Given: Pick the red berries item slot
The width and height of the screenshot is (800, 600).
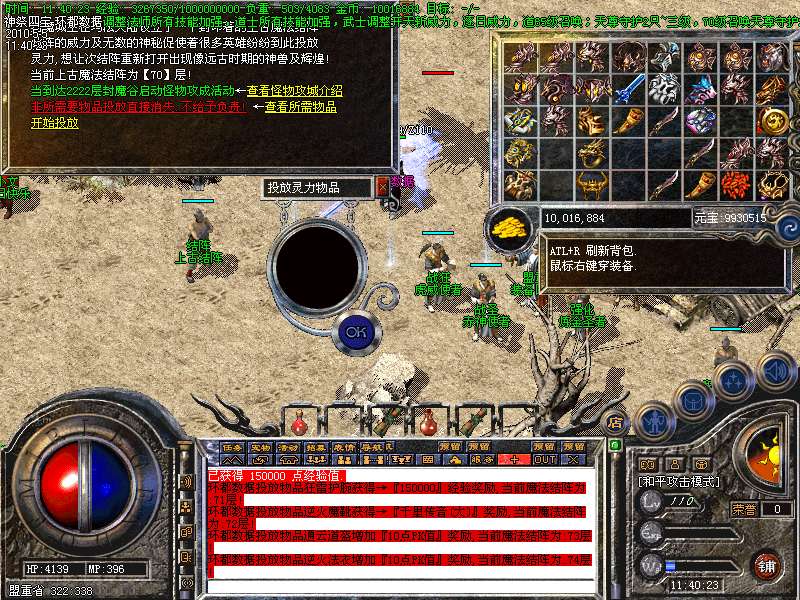Looking at the screenshot, I should tap(735, 184).
